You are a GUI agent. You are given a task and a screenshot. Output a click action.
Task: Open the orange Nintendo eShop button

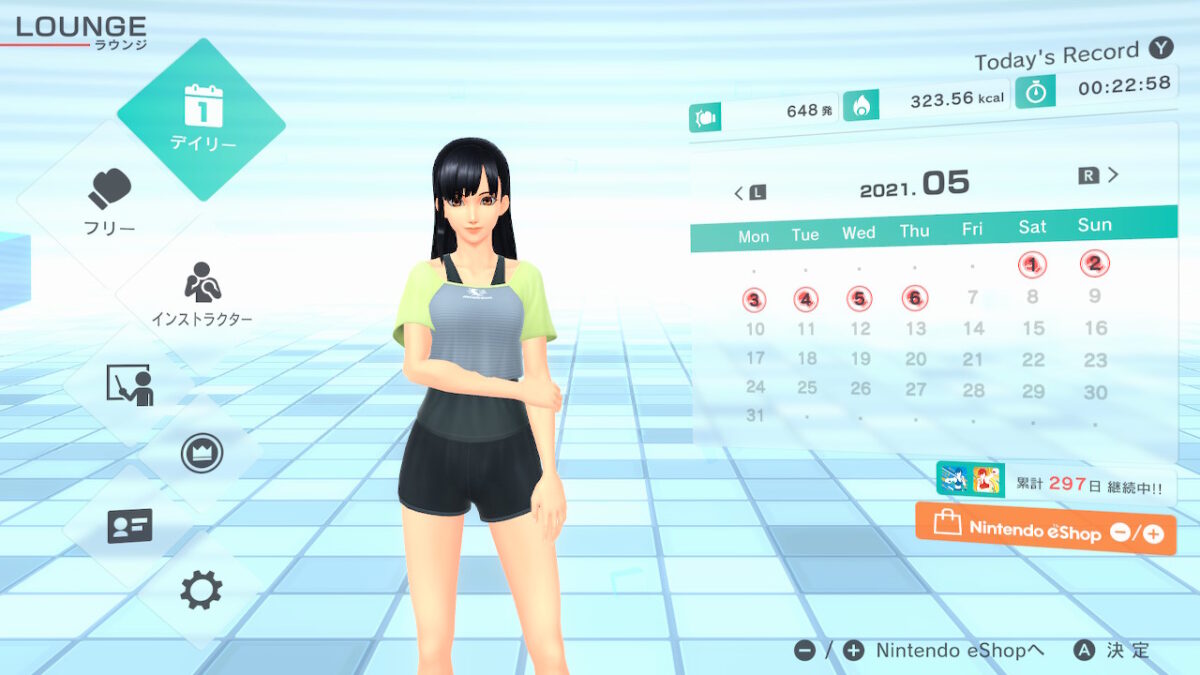tap(1045, 529)
